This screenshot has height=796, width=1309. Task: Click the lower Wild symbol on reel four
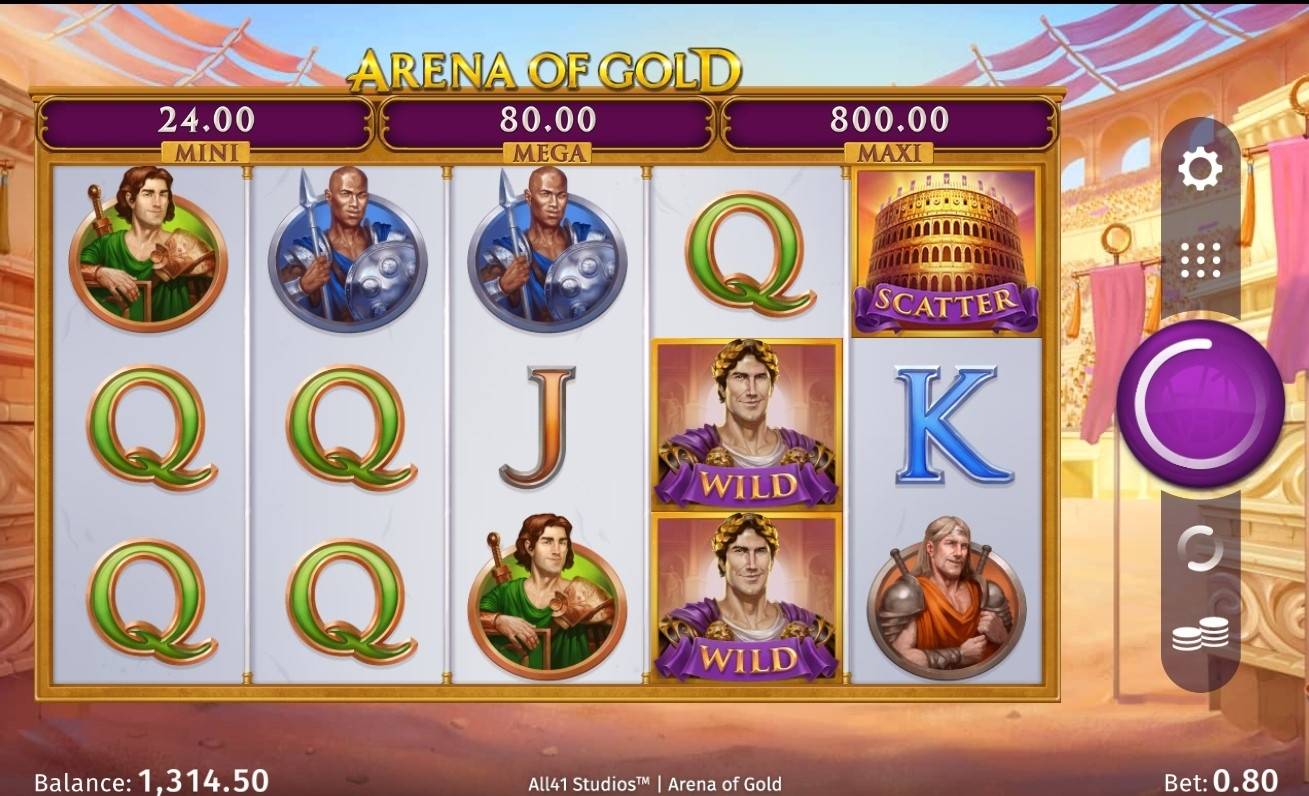747,600
